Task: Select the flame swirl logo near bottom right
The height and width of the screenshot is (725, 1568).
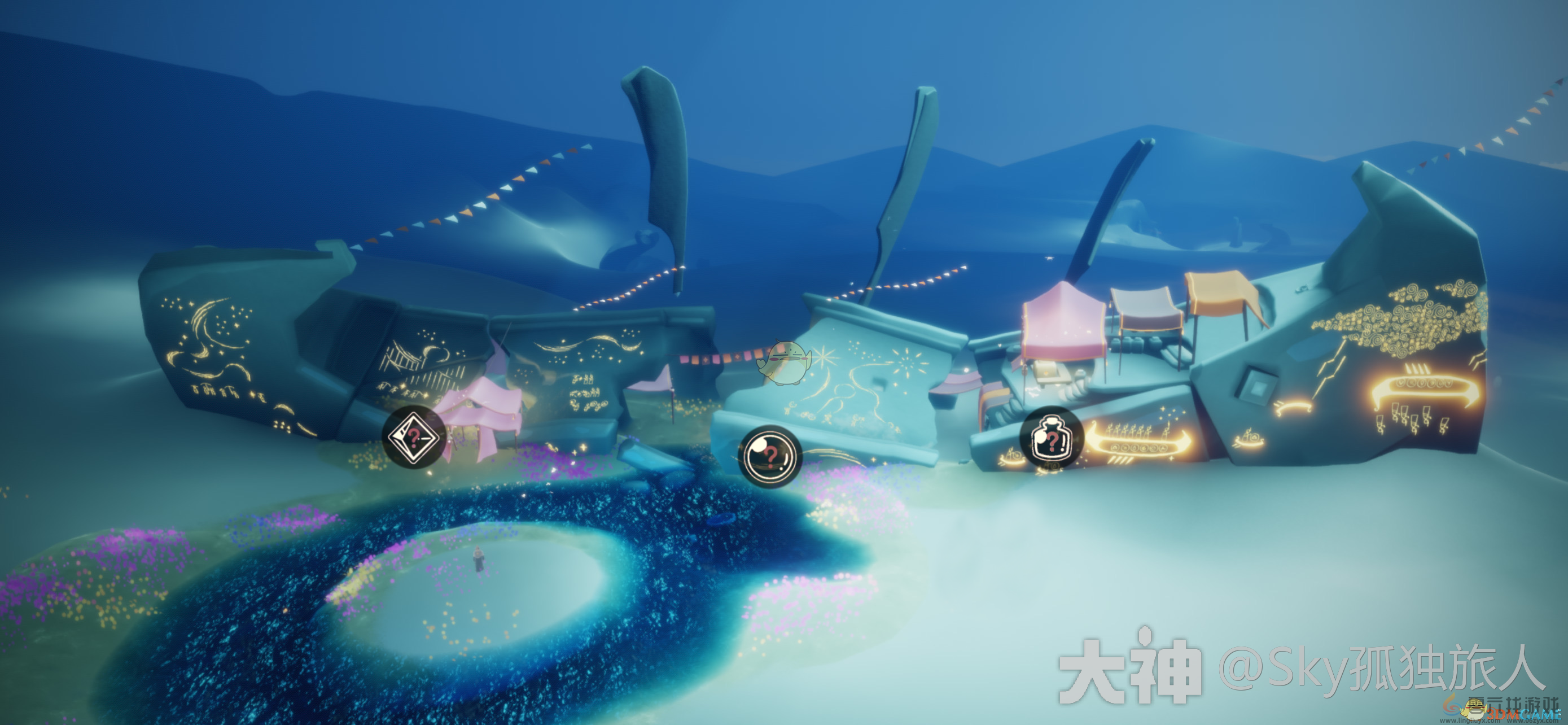Action: click(x=1452, y=707)
